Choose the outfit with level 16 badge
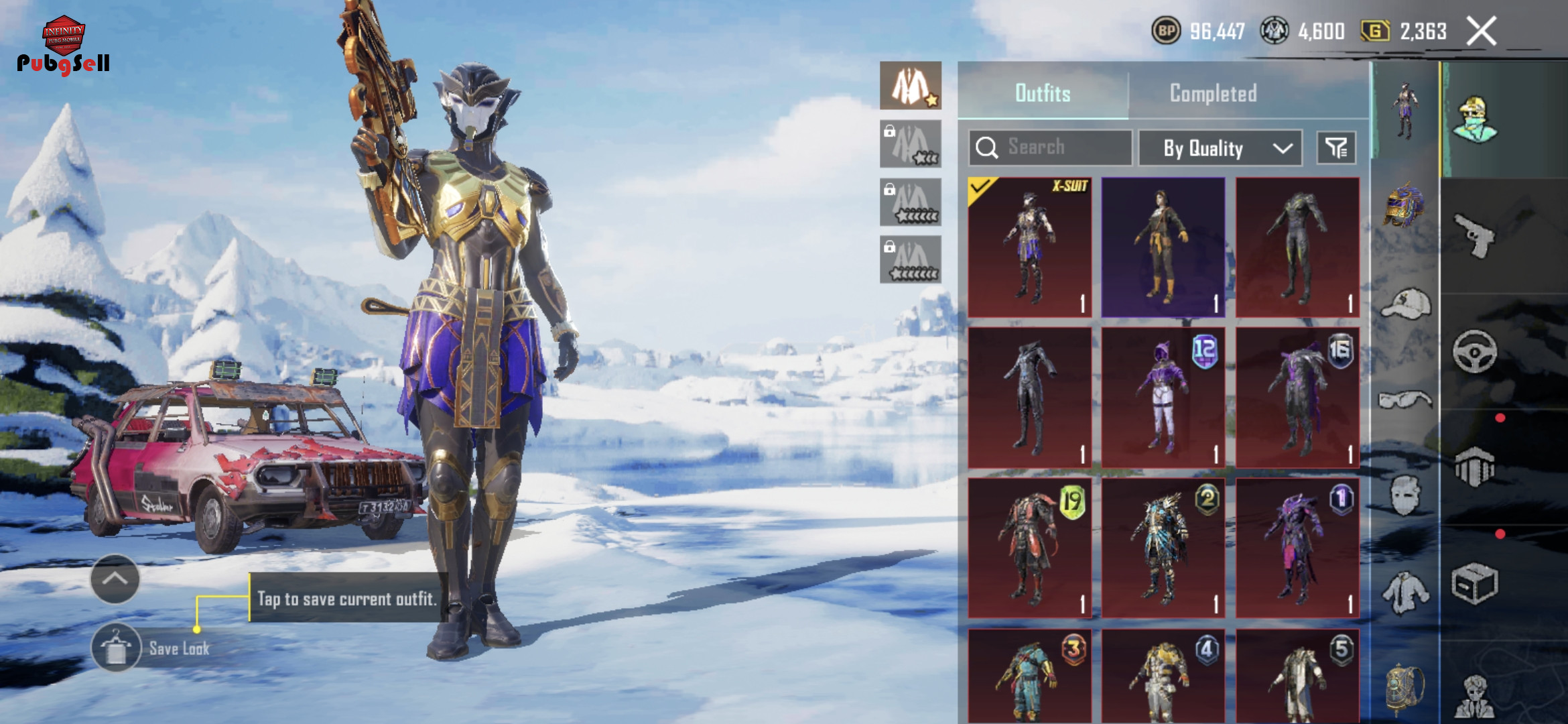The height and width of the screenshot is (724, 1568). coord(1297,398)
